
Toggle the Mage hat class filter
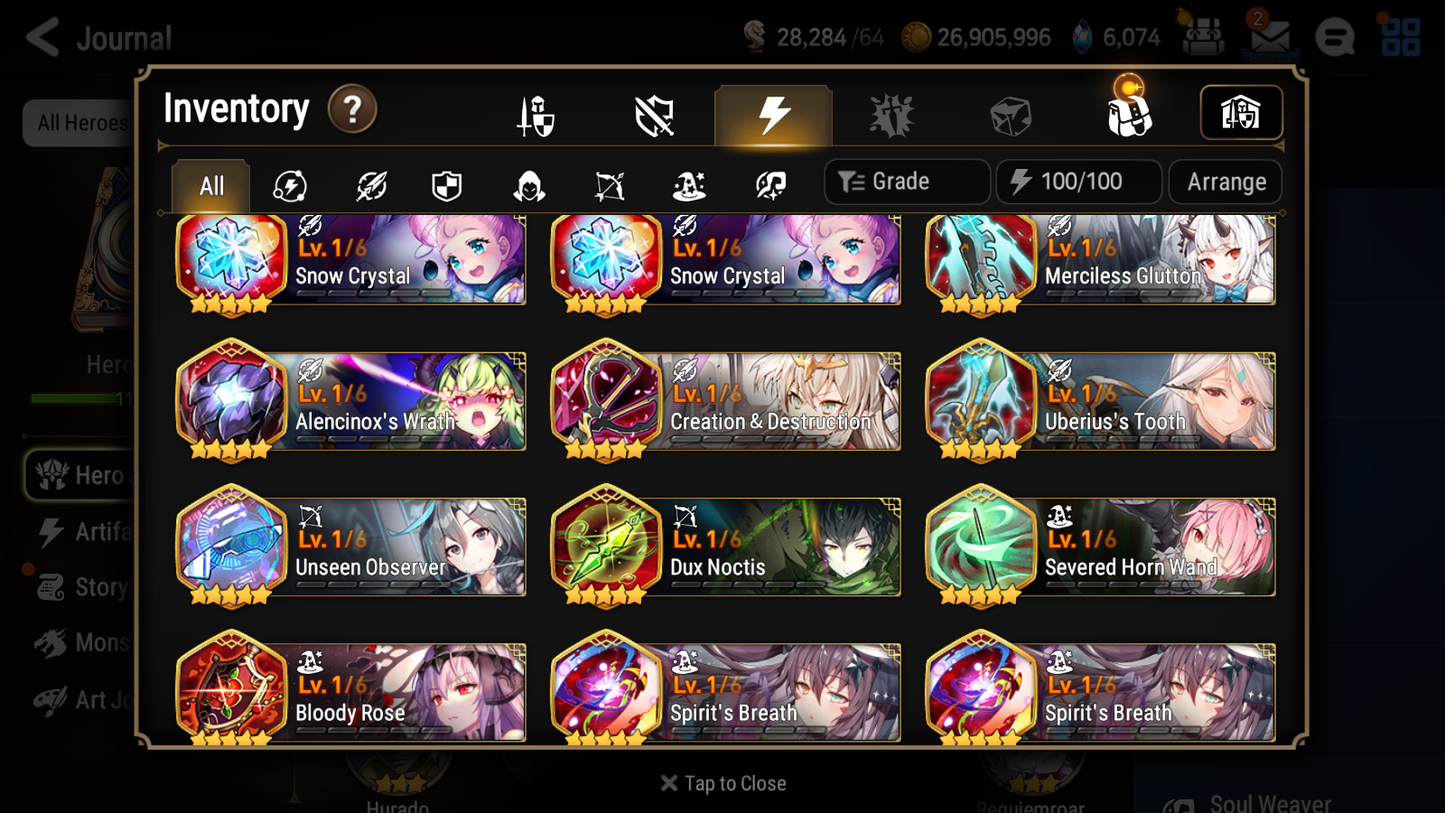[688, 186]
